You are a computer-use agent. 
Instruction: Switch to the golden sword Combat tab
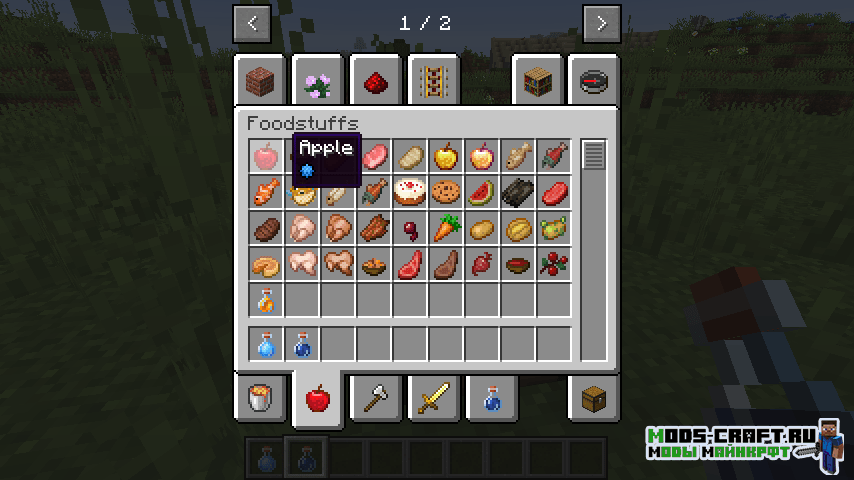coord(434,399)
